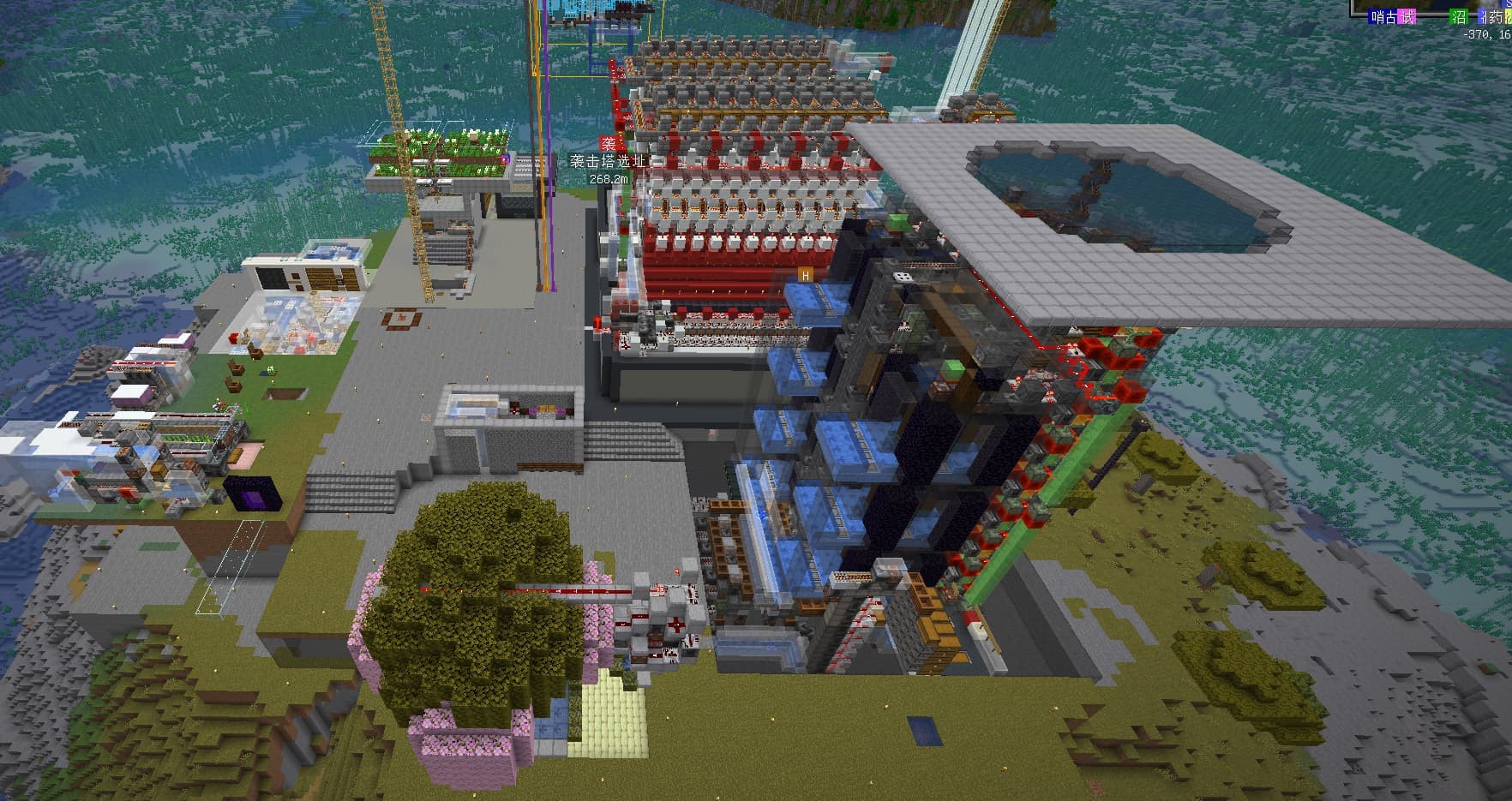Select the orange H waypoint marker
The width and height of the screenshot is (1512, 801).
point(805,275)
